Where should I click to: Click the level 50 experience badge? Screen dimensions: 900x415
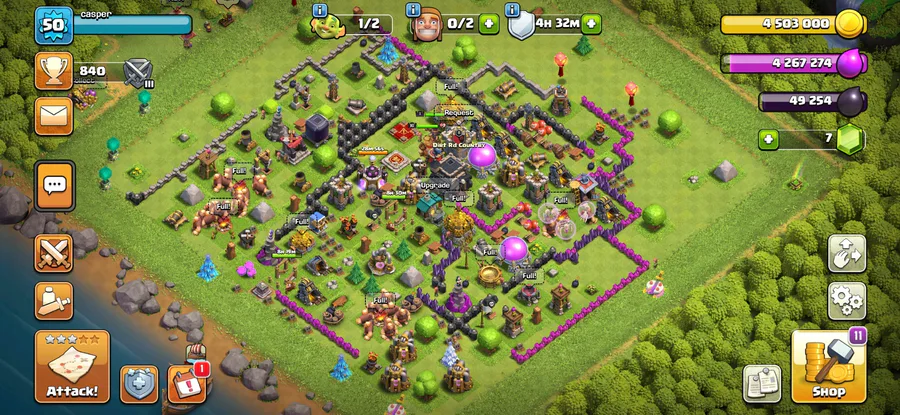tap(54, 24)
